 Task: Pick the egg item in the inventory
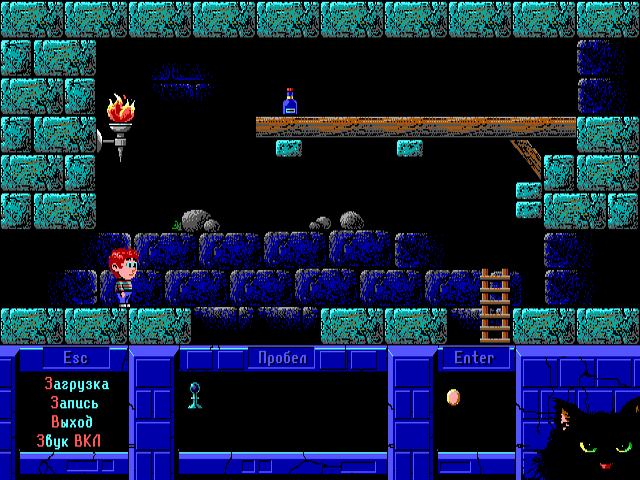tap(453, 397)
